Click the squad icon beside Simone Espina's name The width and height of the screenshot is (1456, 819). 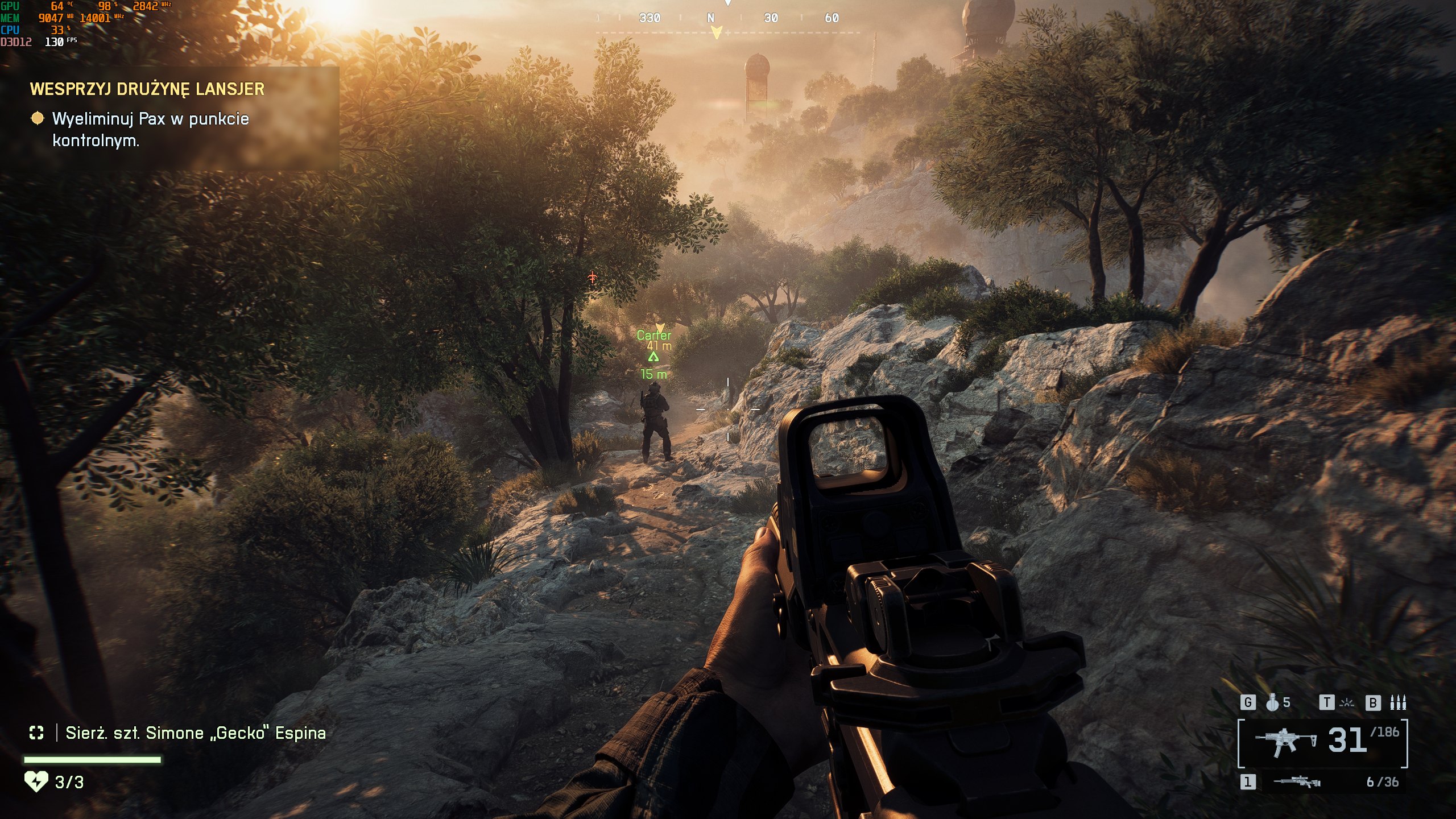click(x=36, y=733)
